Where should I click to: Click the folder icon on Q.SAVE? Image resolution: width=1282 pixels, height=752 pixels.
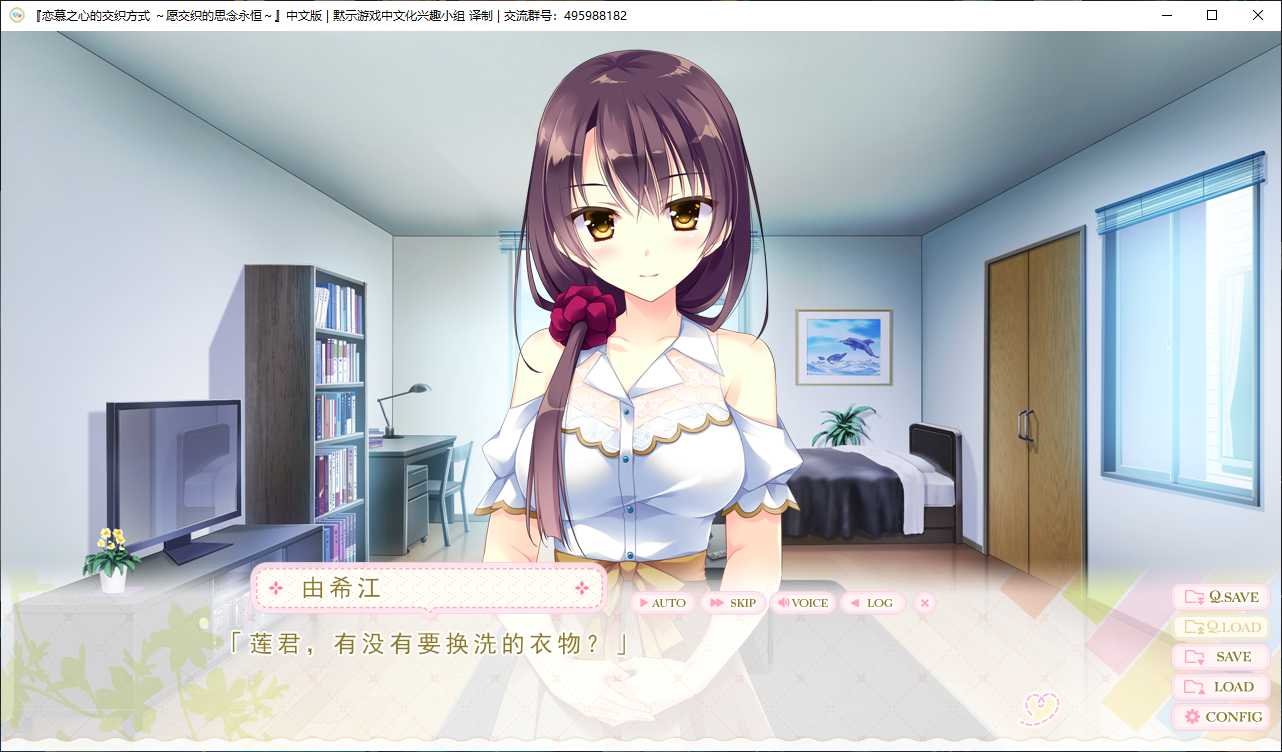coord(1193,596)
